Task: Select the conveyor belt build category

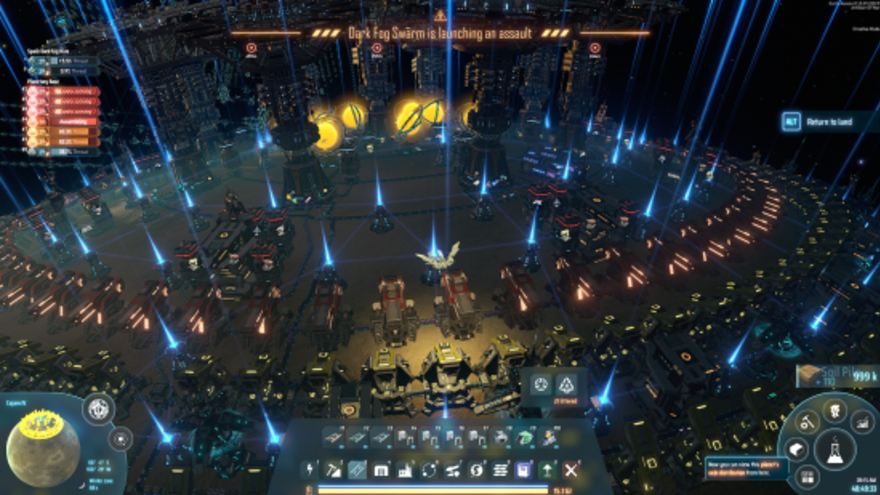Action: tap(357, 469)
